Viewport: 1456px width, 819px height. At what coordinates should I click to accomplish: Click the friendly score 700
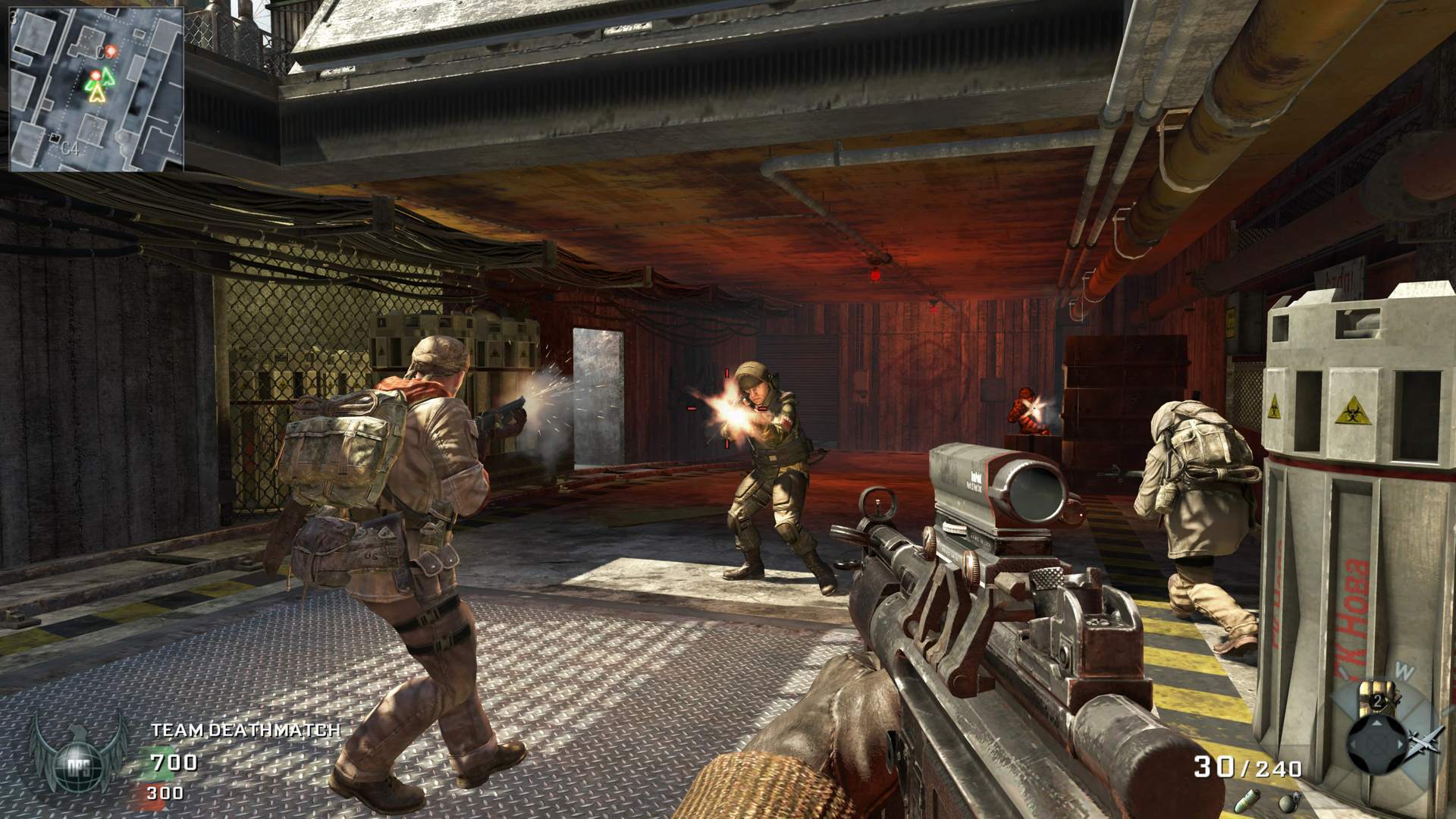[174, 764]
